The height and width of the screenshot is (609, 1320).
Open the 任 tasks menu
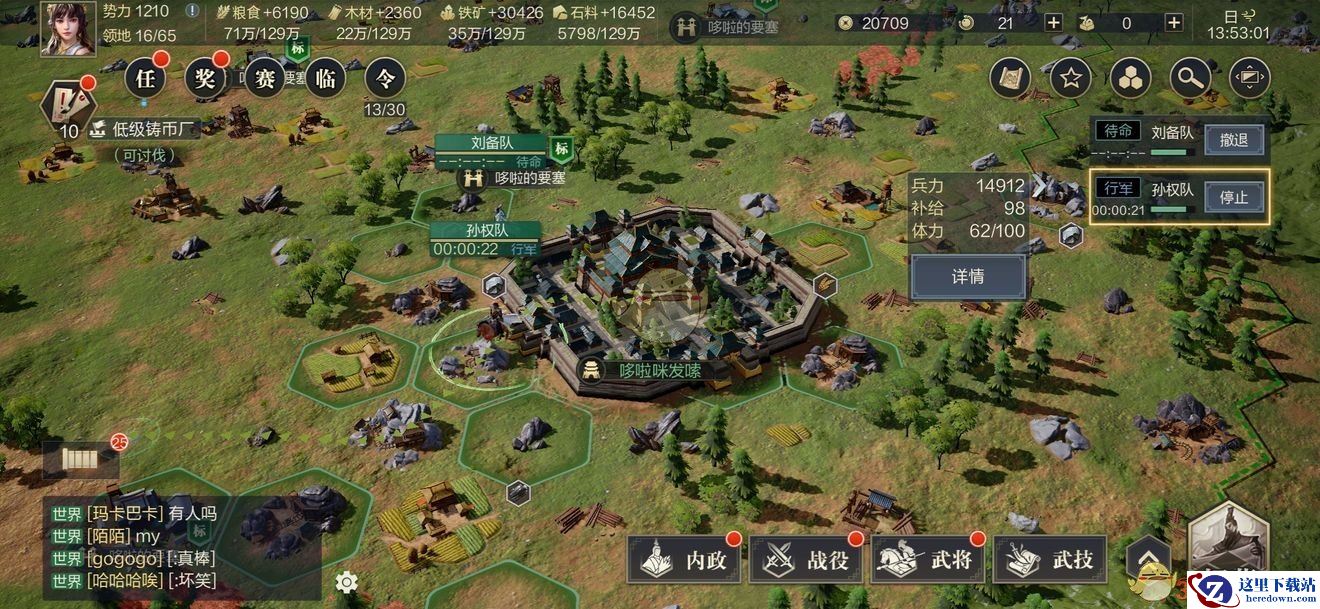145,78
